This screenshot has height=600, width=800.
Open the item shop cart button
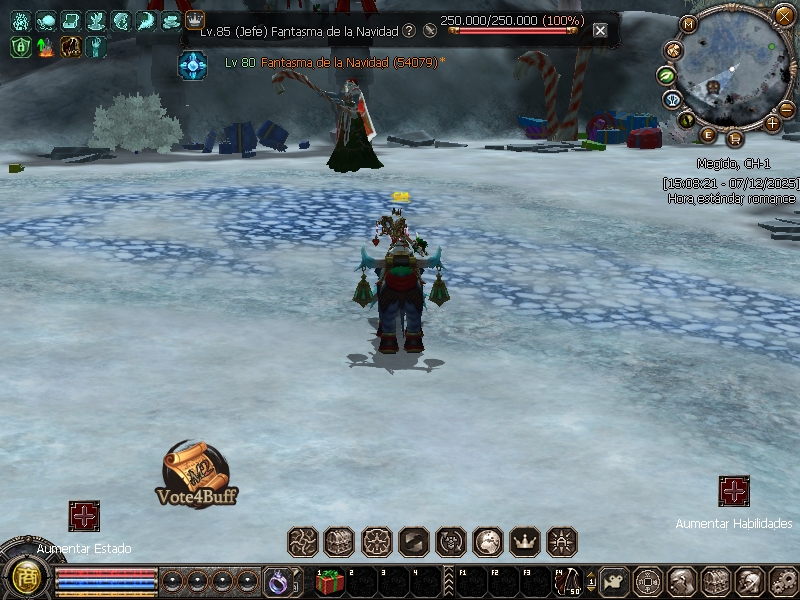736,138
